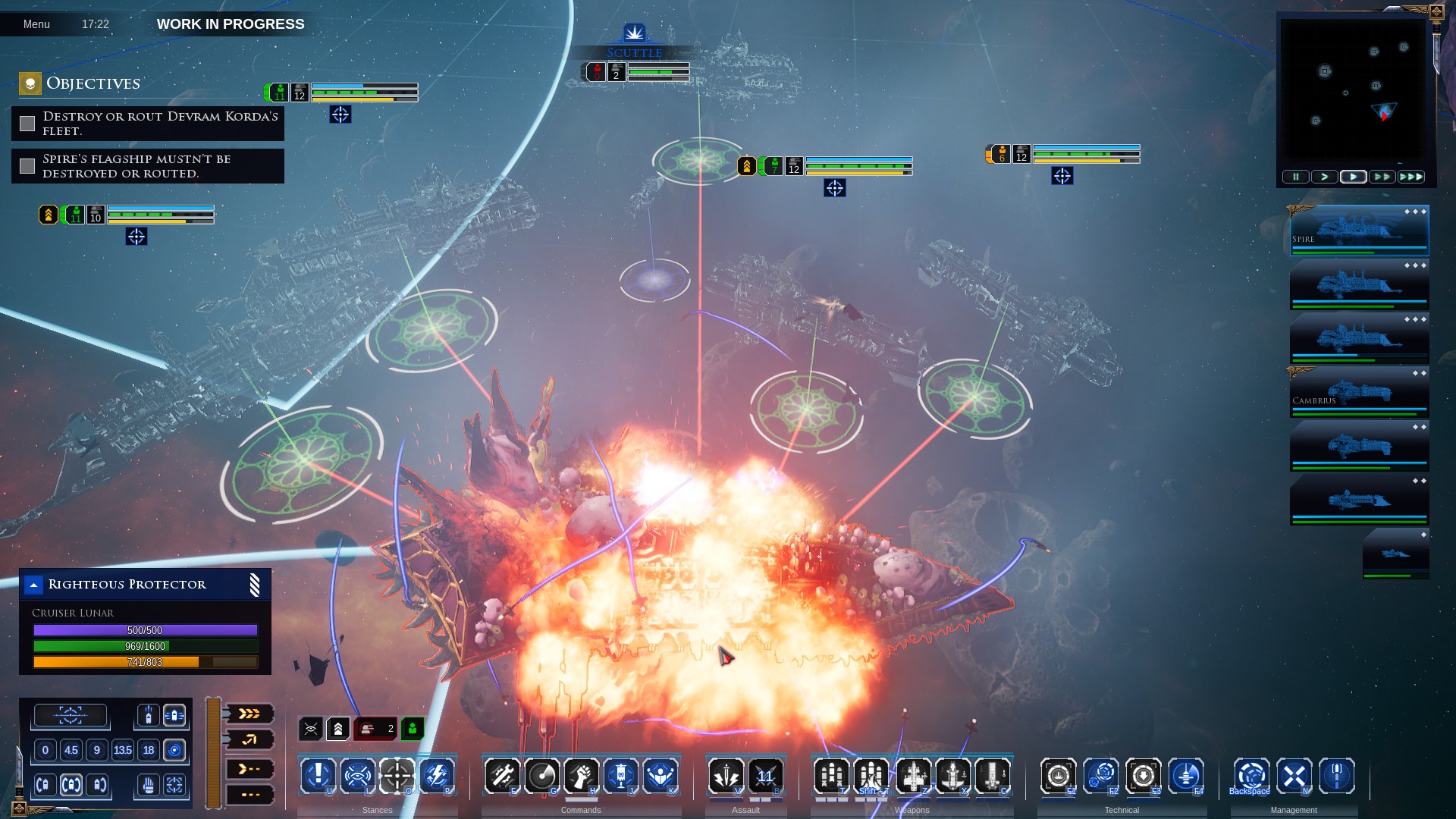Use the wrench repair command
The image size is (1456, 819).
pos(502,776)
